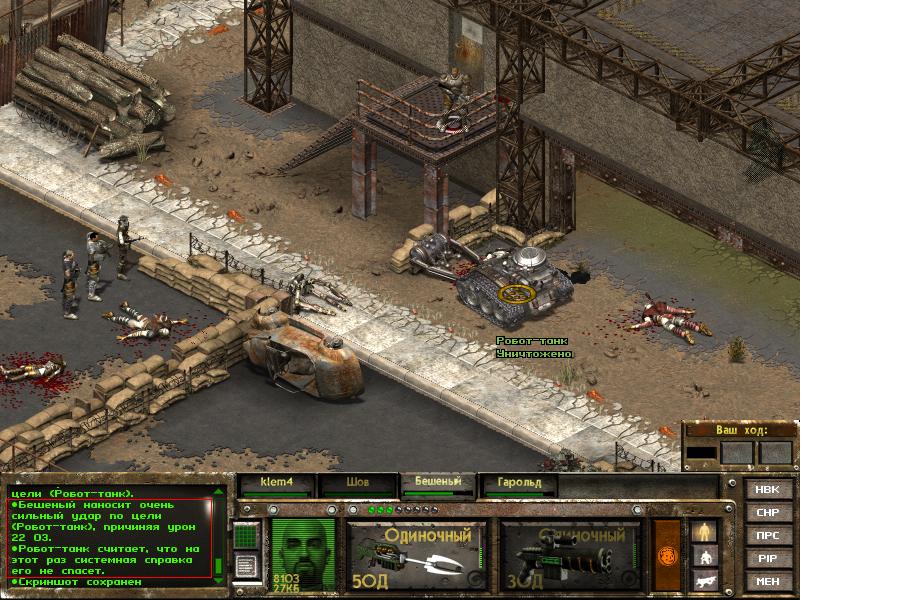The height and width of the screenshot is (600, 903).
Task: Click the notes page icon below the grid
Action: 246,566
